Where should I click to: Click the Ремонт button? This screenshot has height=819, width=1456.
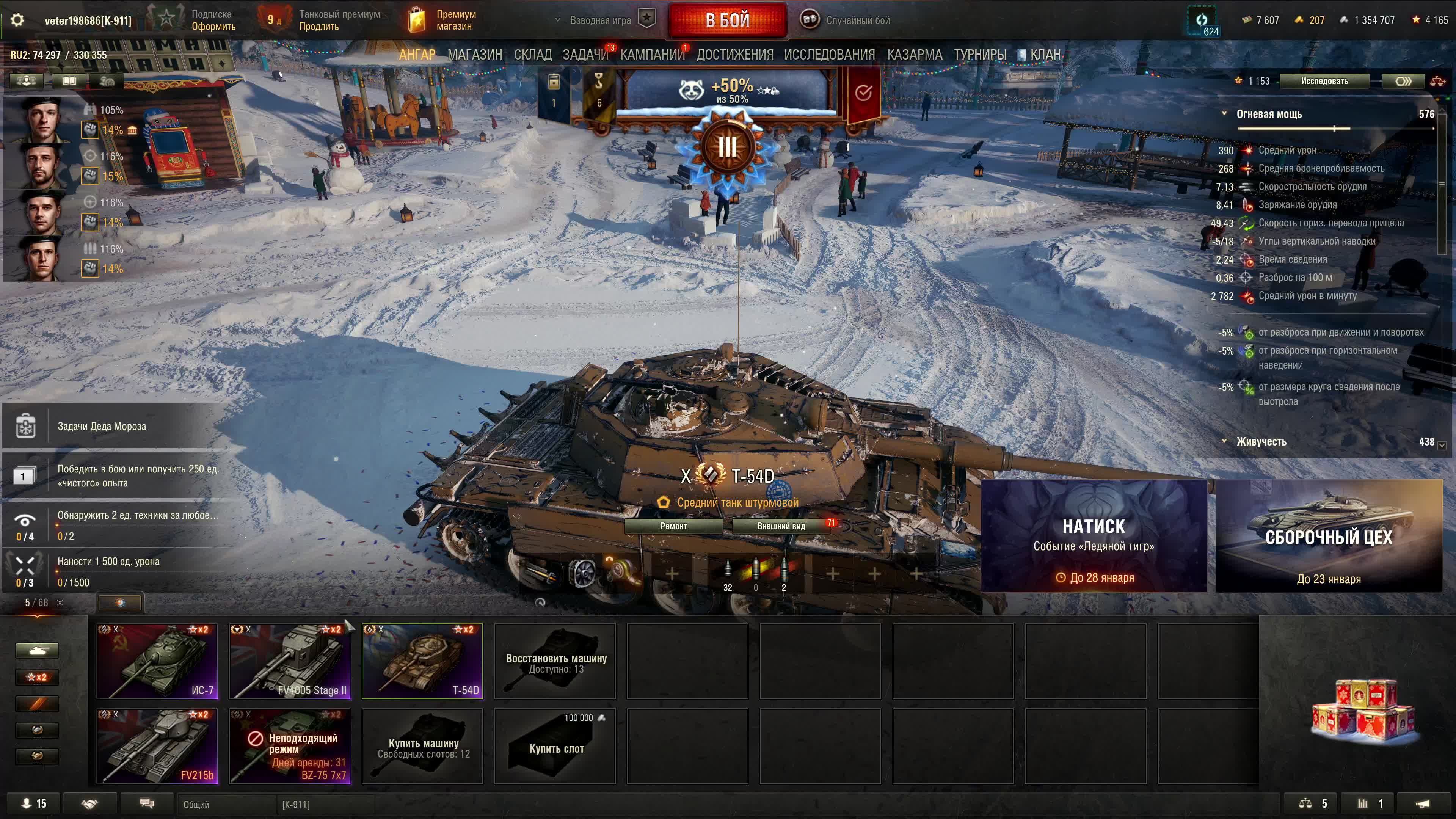point(673,526)
